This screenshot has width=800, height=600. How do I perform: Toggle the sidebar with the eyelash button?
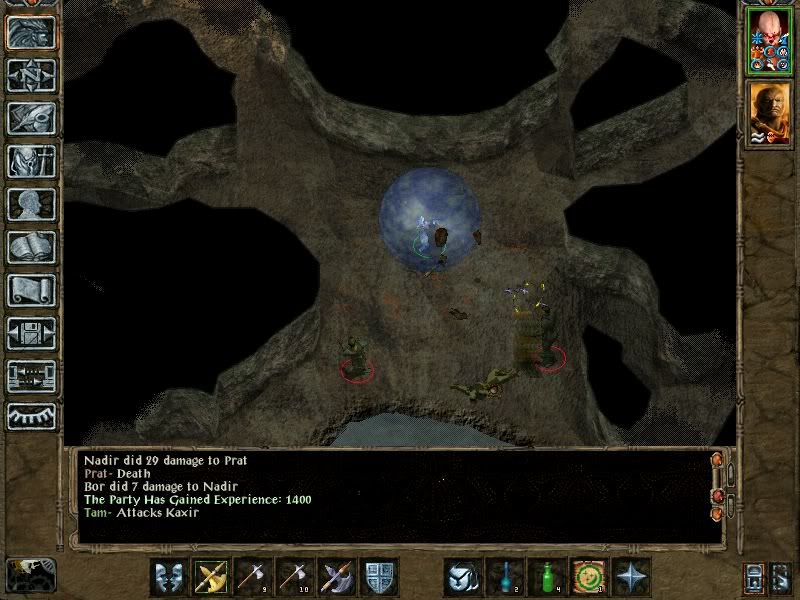tap(30, 417)
